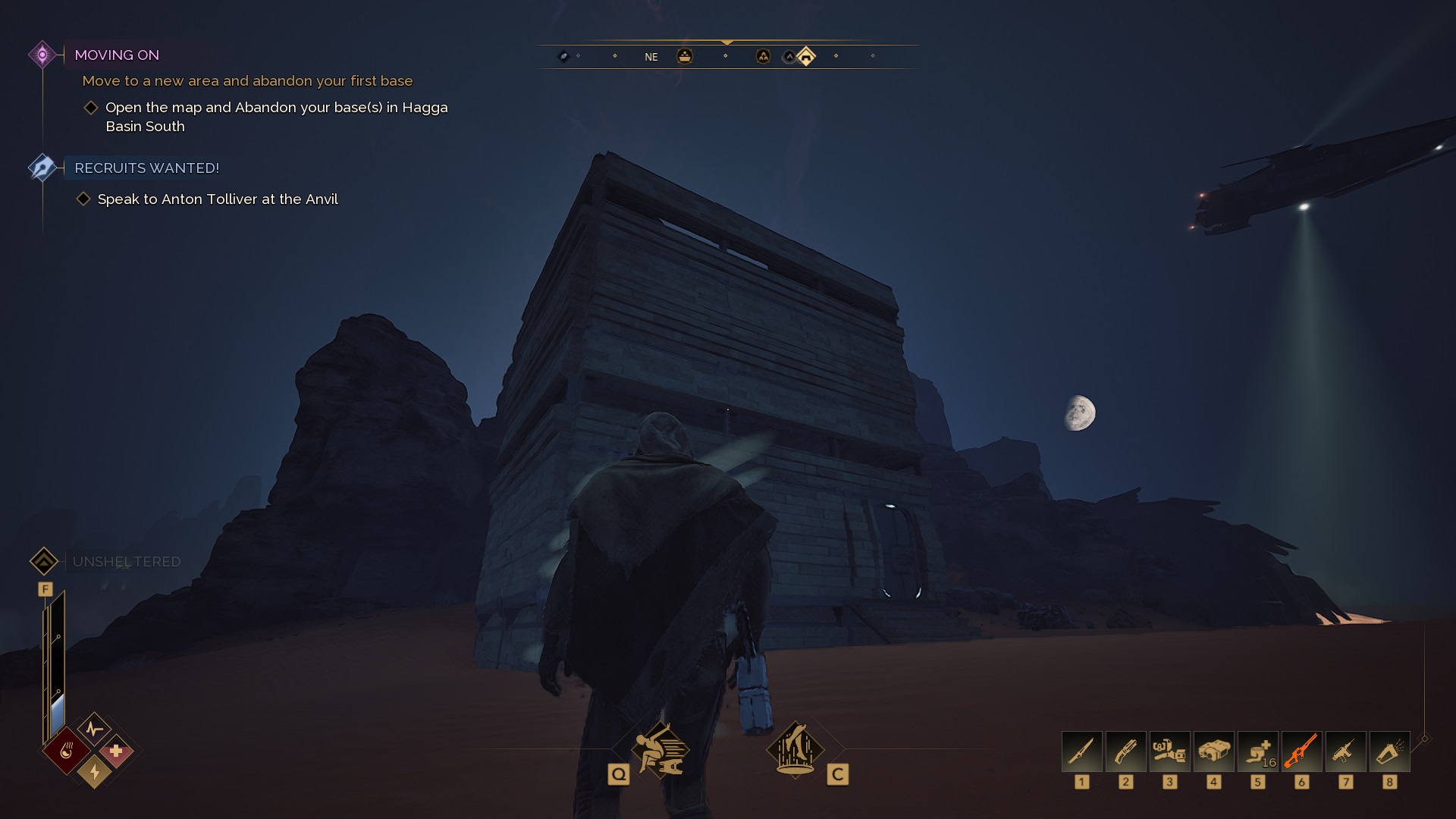Equip the submachine gun in slot 7
Screen dimensions: 1456x819
[x=1346, y=752]
